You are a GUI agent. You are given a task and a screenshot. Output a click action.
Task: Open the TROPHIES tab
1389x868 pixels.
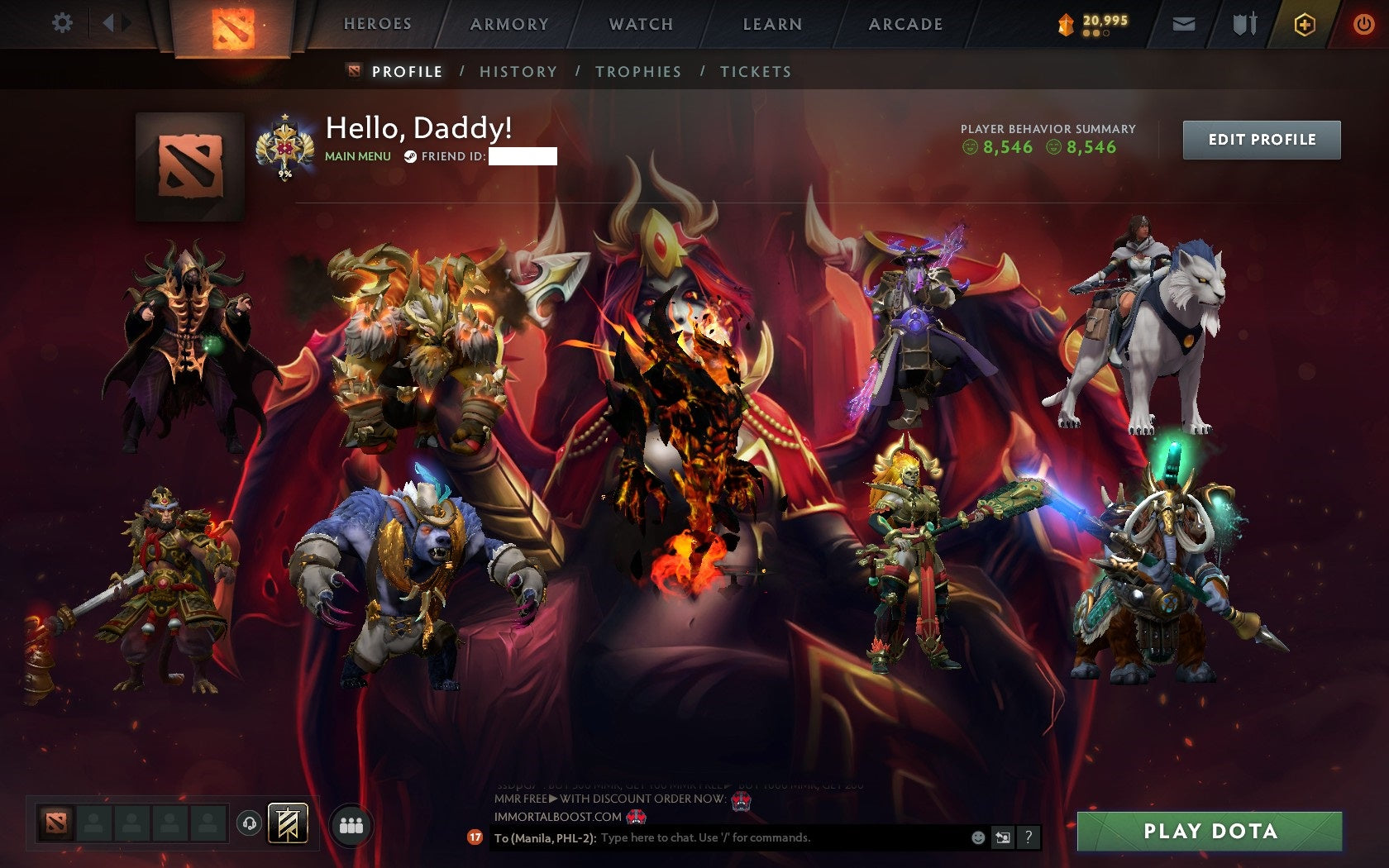tap(639, 72)
